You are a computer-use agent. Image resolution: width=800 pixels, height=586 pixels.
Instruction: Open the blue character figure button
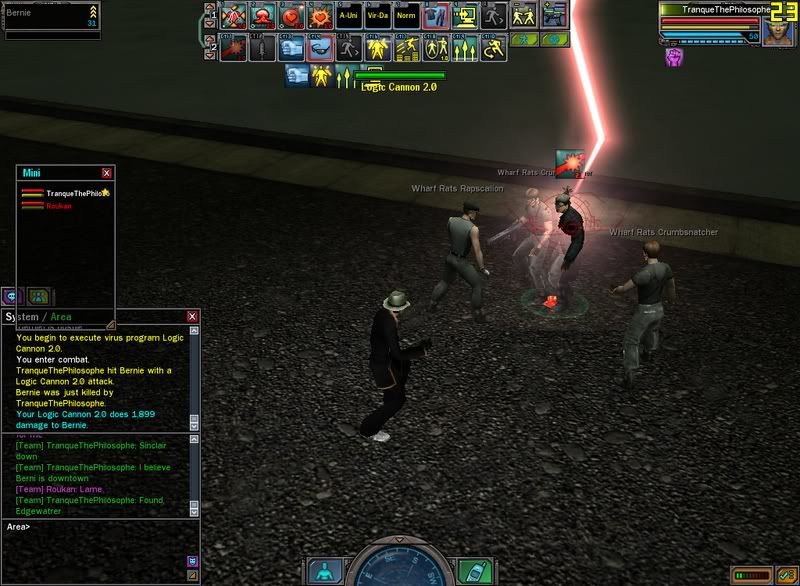(325, 572)
